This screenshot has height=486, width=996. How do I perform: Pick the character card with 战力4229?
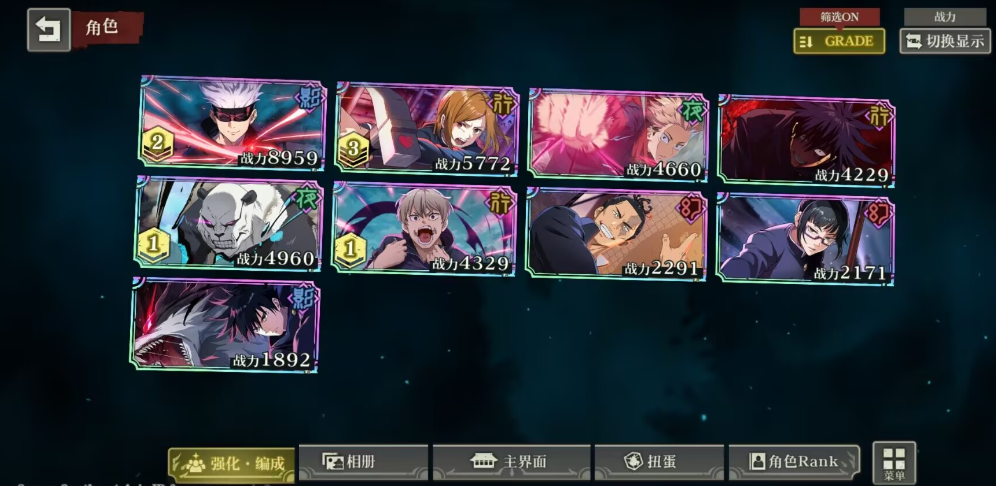point(806,140)
